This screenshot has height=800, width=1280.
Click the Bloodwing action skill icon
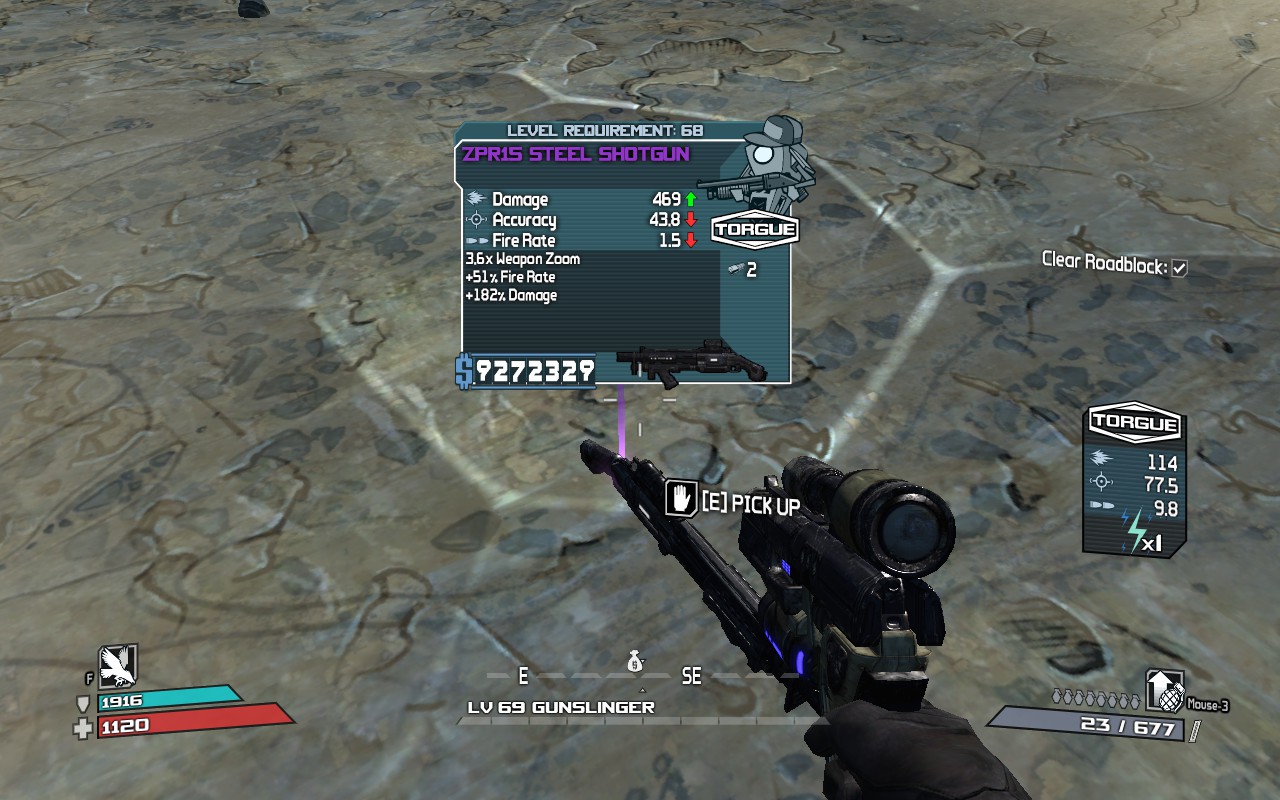(117, 664)
